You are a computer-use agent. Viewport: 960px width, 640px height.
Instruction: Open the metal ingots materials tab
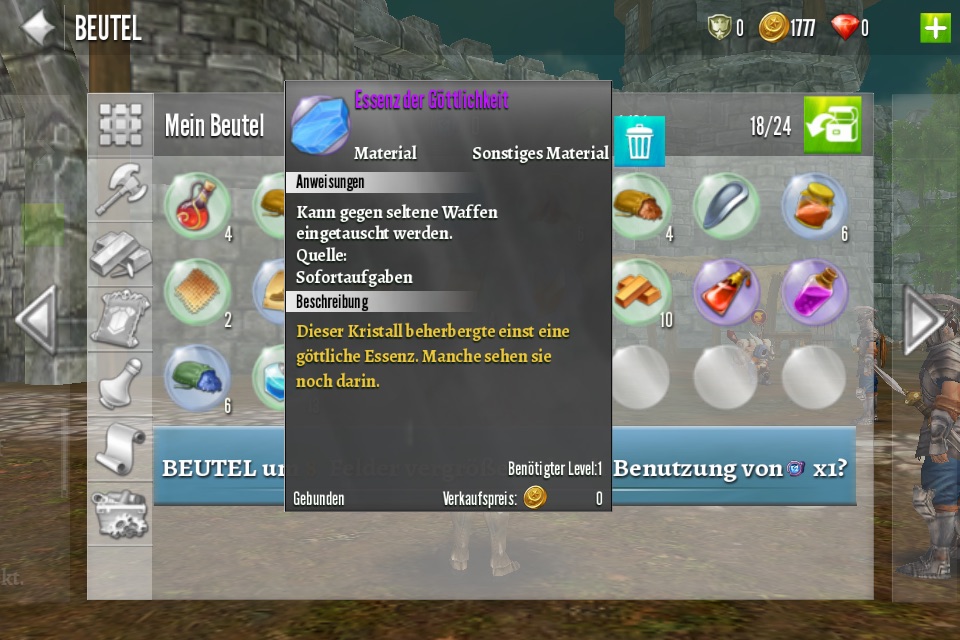120,254
